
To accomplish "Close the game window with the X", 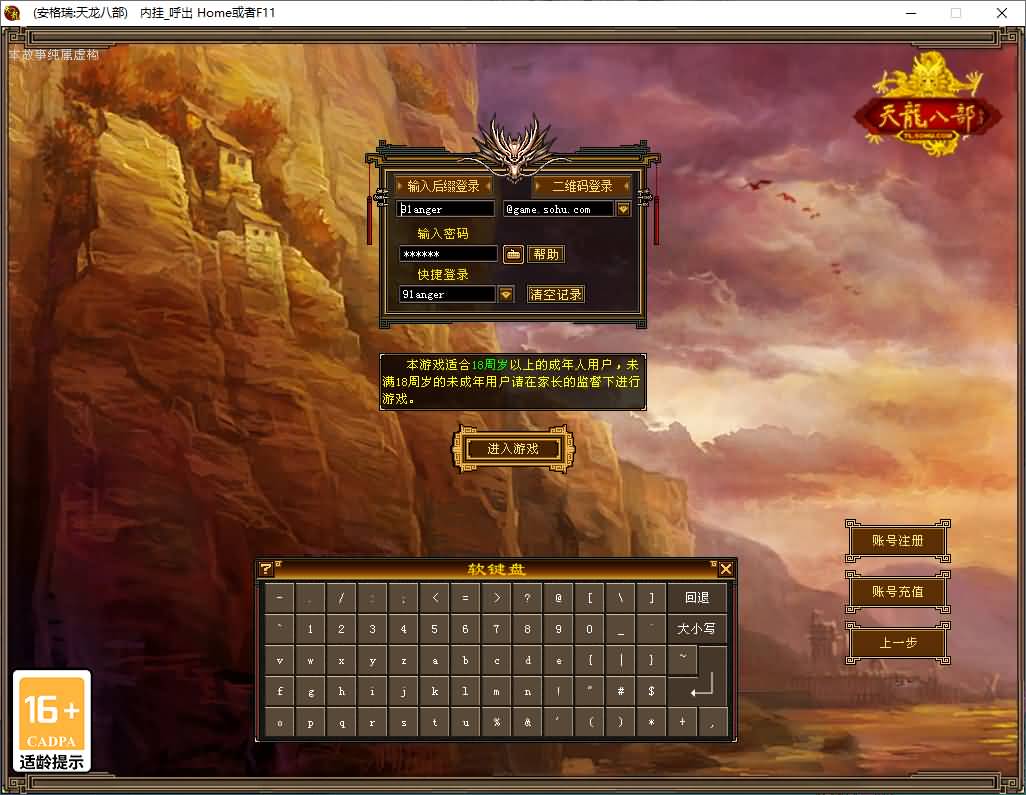I will [1002, 13].
